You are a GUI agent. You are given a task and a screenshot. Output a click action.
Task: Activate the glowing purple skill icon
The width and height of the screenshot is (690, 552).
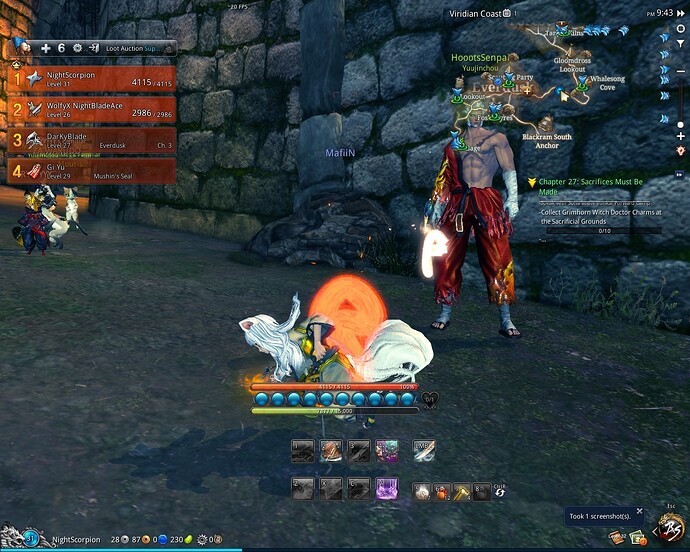386,489
